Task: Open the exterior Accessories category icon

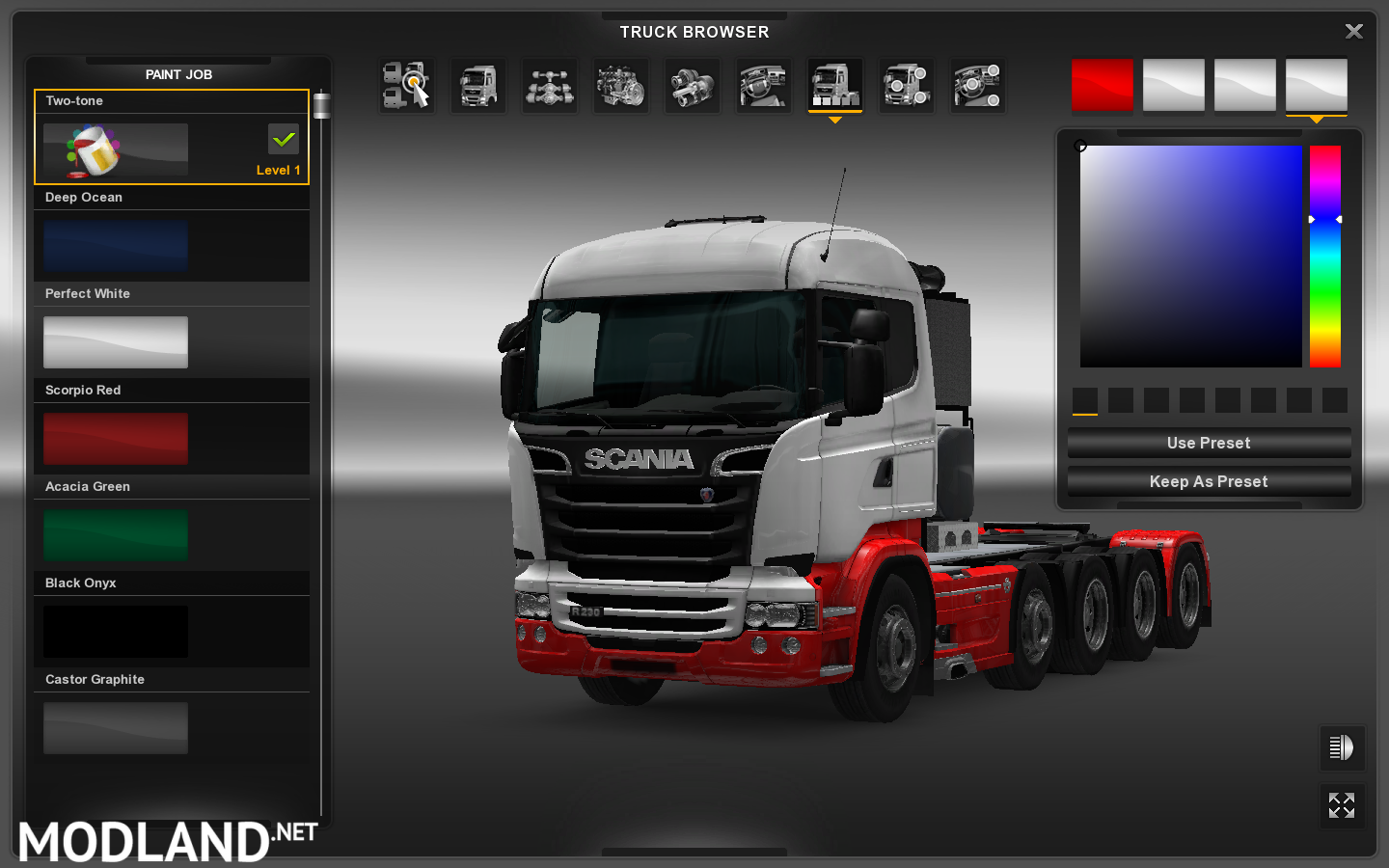Action: click(x=906, y=85)
